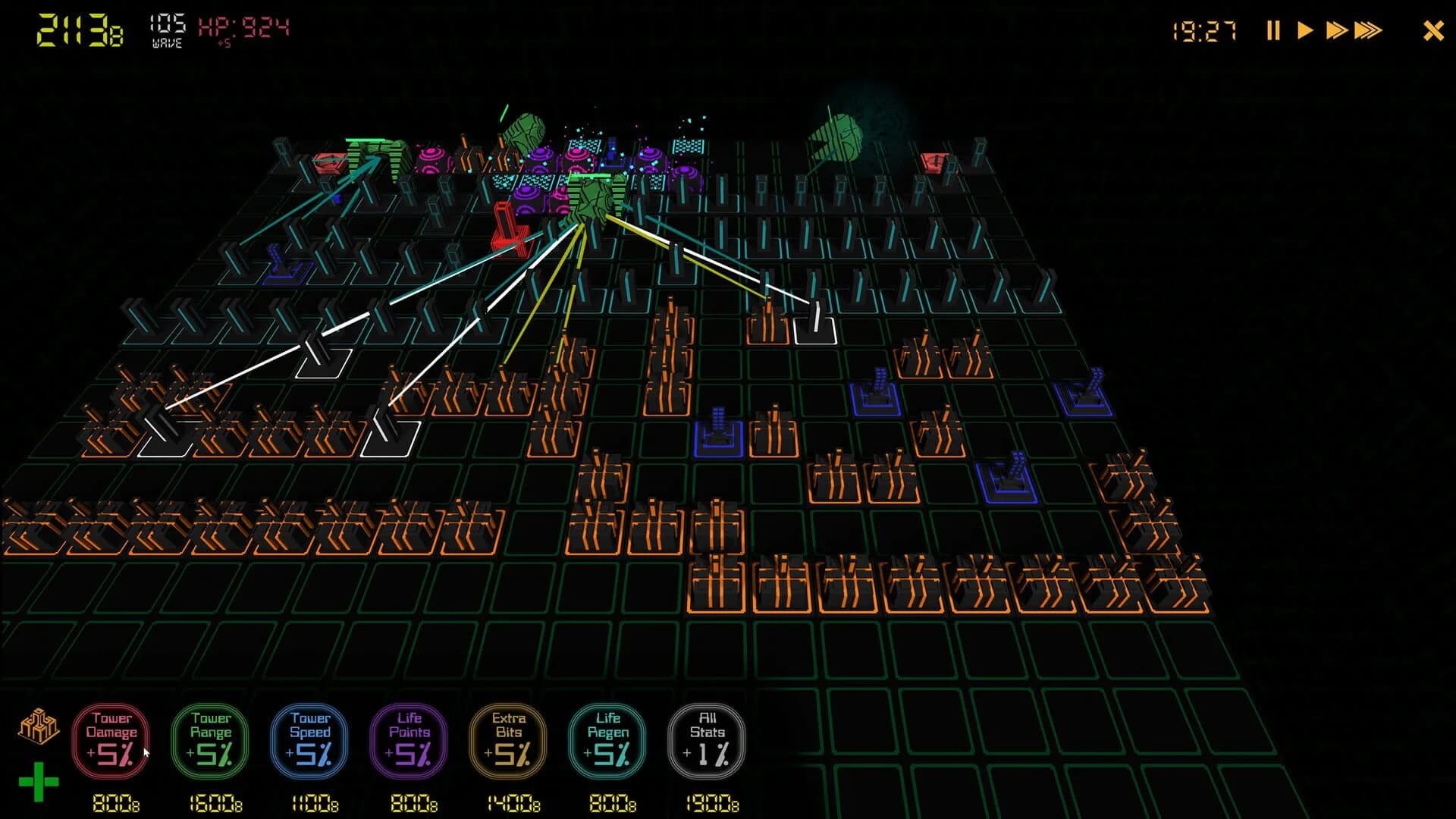The width and height of the screenshot is (1456, 819).
Task: Purchase the Tower Damage +5% upgrade
Action: [x=111, y=739]
